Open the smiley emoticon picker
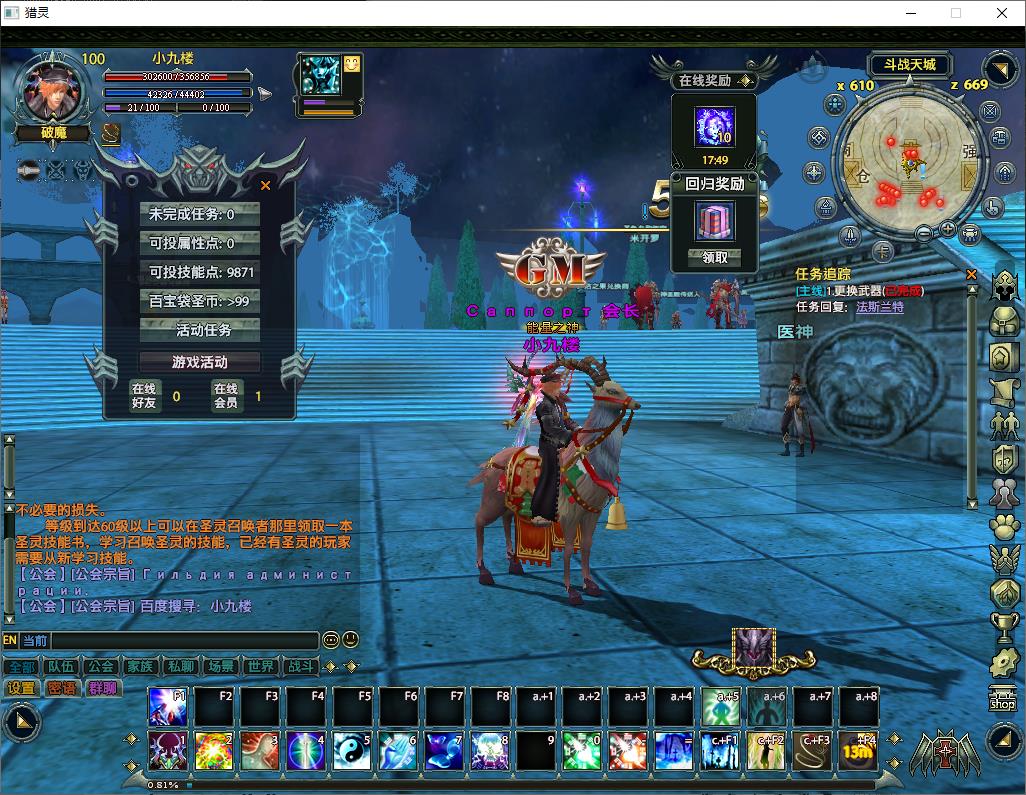The image size is (1026, 795). tap(350, 640)
